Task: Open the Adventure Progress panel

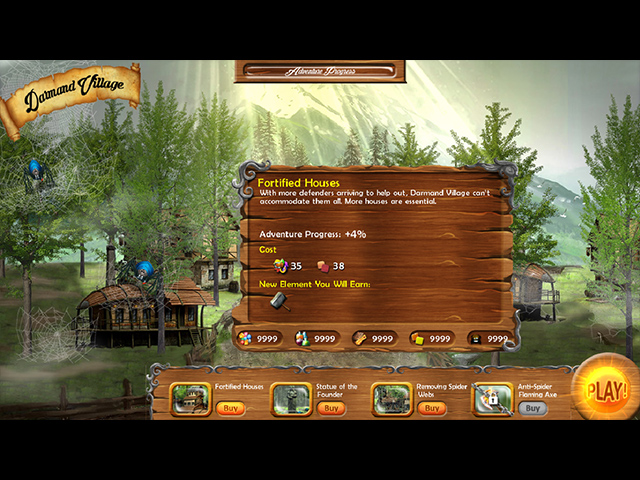Action: [x=320, y=71]
